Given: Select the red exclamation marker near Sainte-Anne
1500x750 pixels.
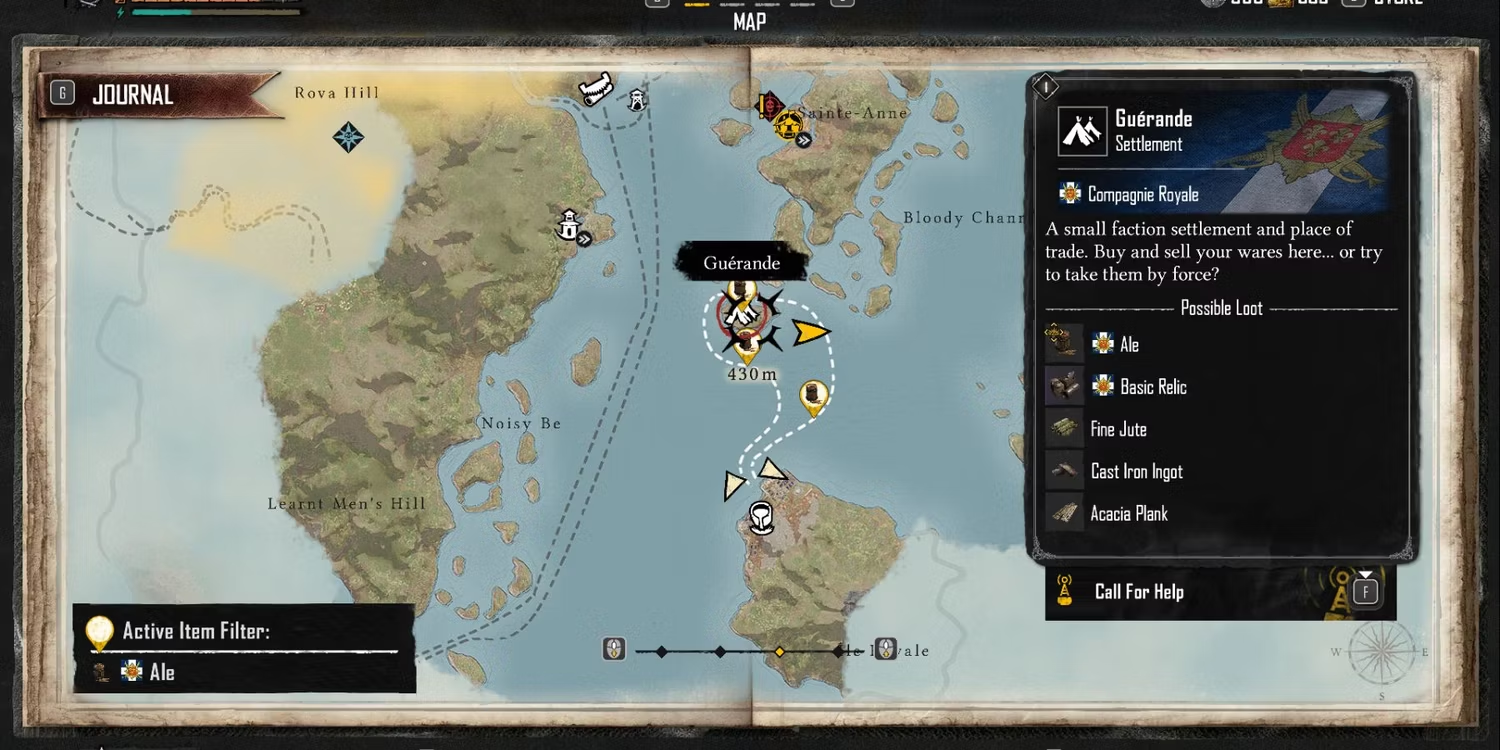Looking at the screenshot, I should 768,104.
